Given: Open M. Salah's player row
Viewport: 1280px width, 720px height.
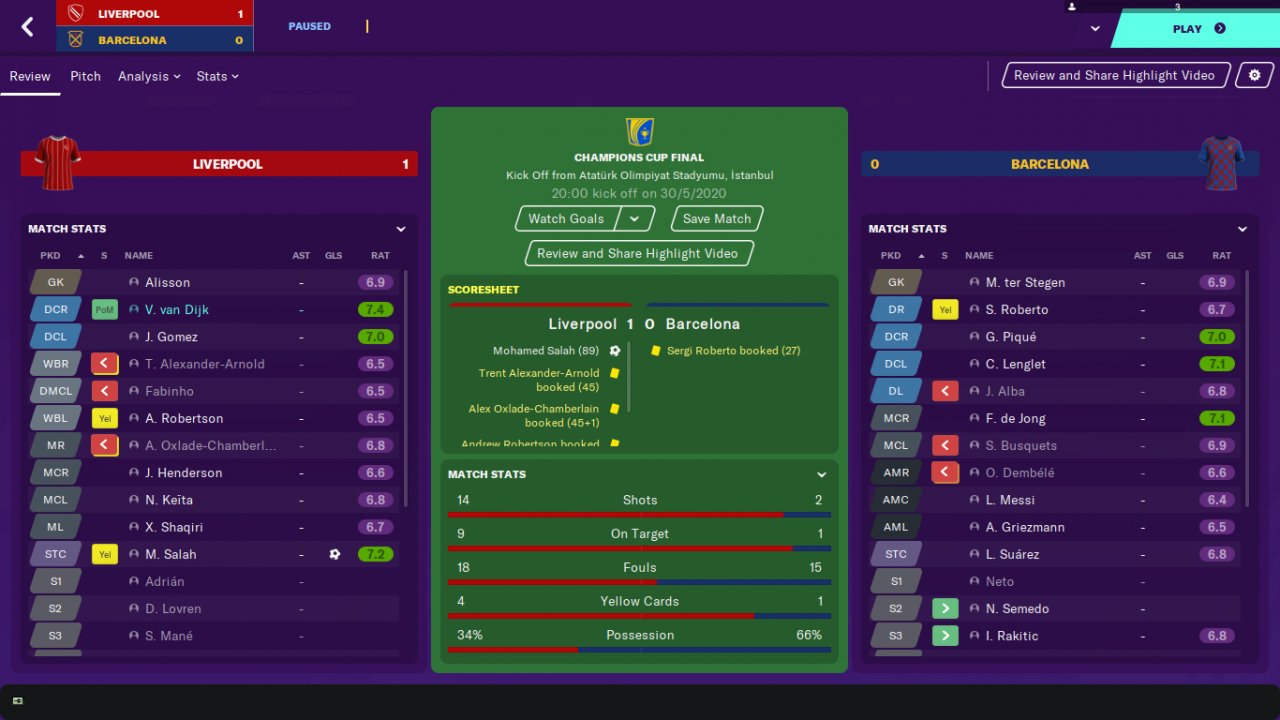Looking at the screenshot, I should (x=170, y=554).
